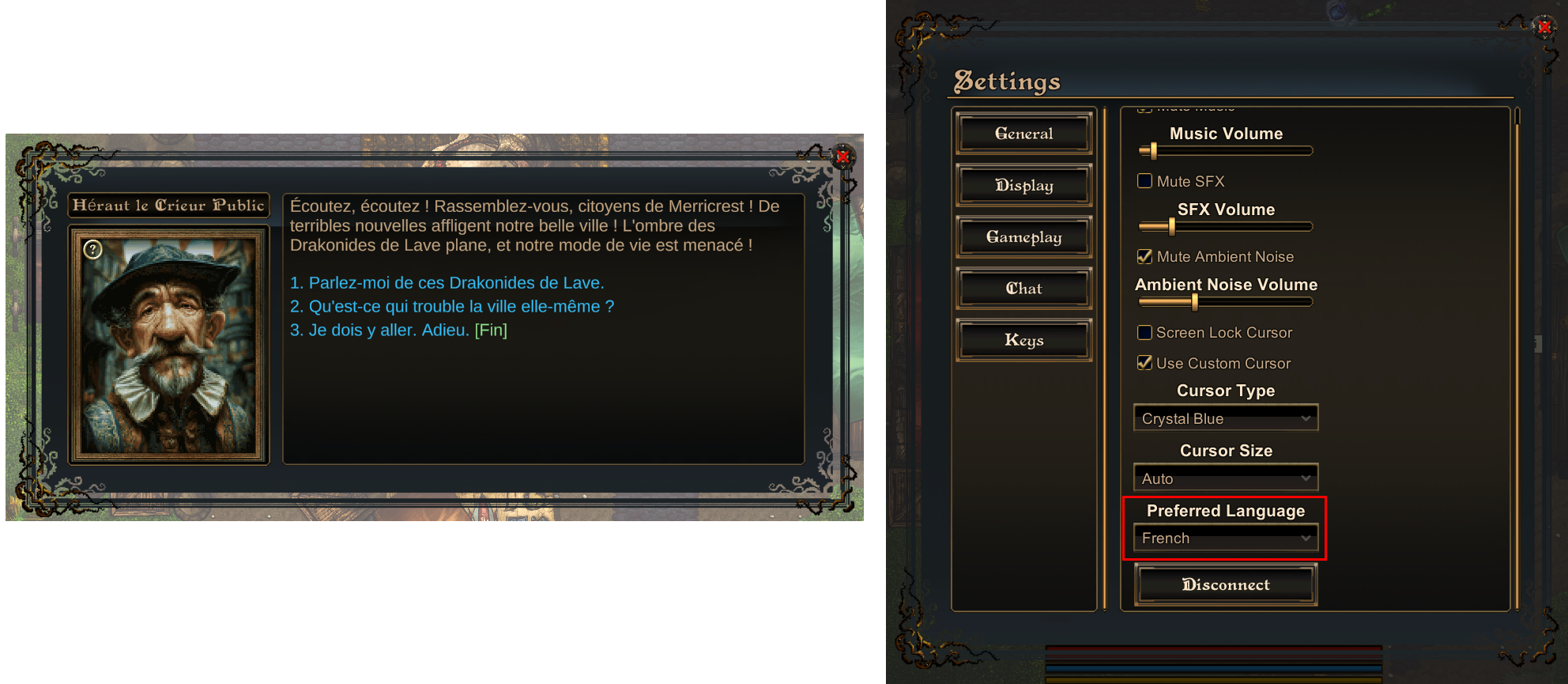Adjust the SFX Volume slider
Image resolution: width=1568 pixels, height=684 pixels.
1225,227
